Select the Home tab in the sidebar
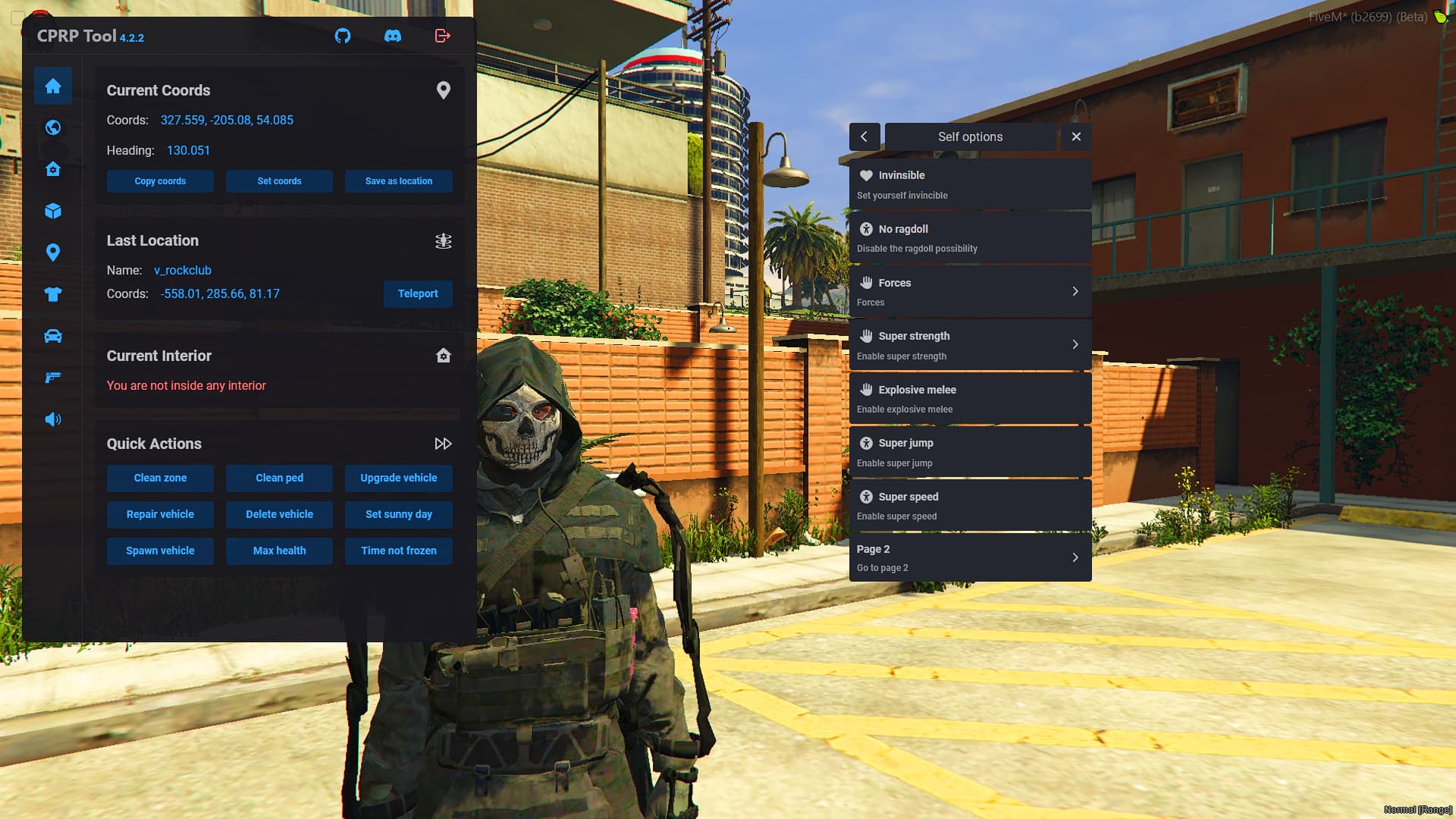This screenshot has width=1456, height=819. click(x=53, y=85)
